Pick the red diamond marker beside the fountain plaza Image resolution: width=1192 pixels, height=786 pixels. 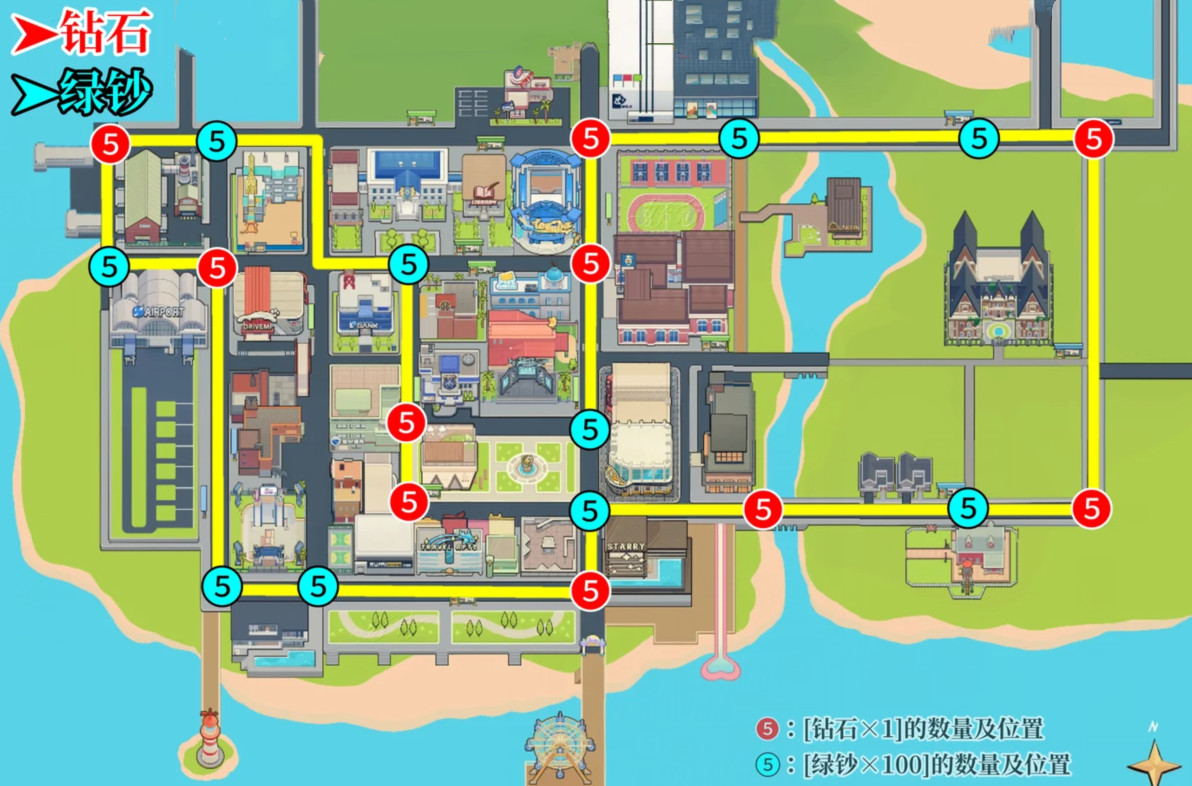(x=407, y=498)
